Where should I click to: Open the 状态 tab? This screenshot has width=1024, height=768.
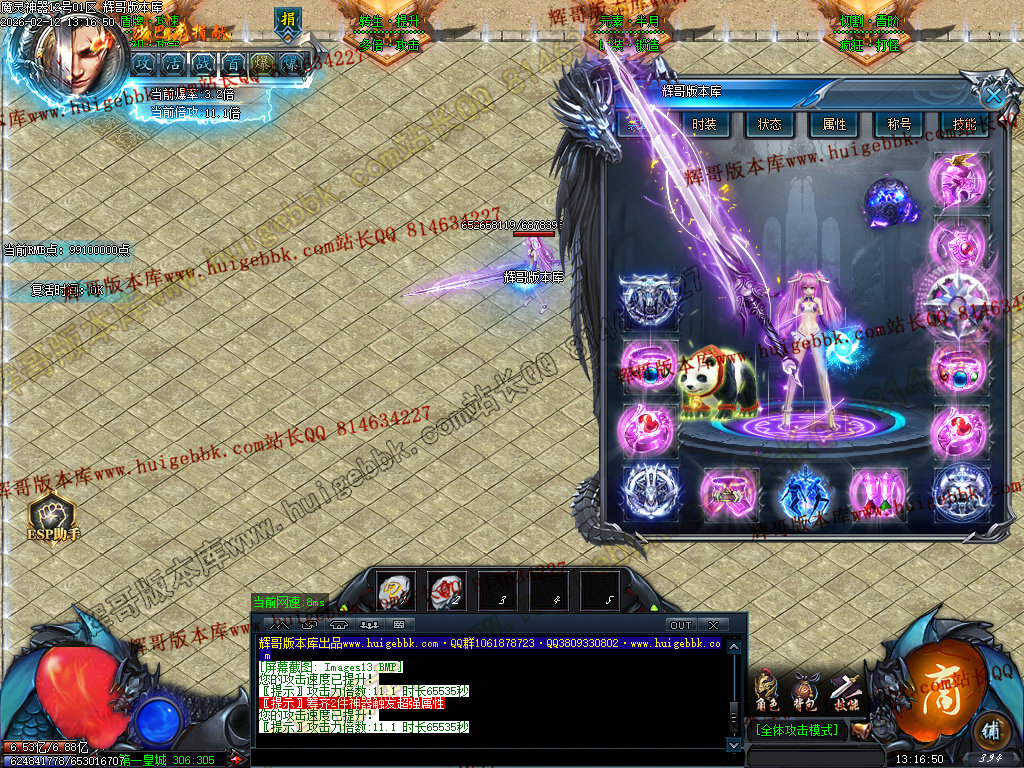[x=769, y=124]
